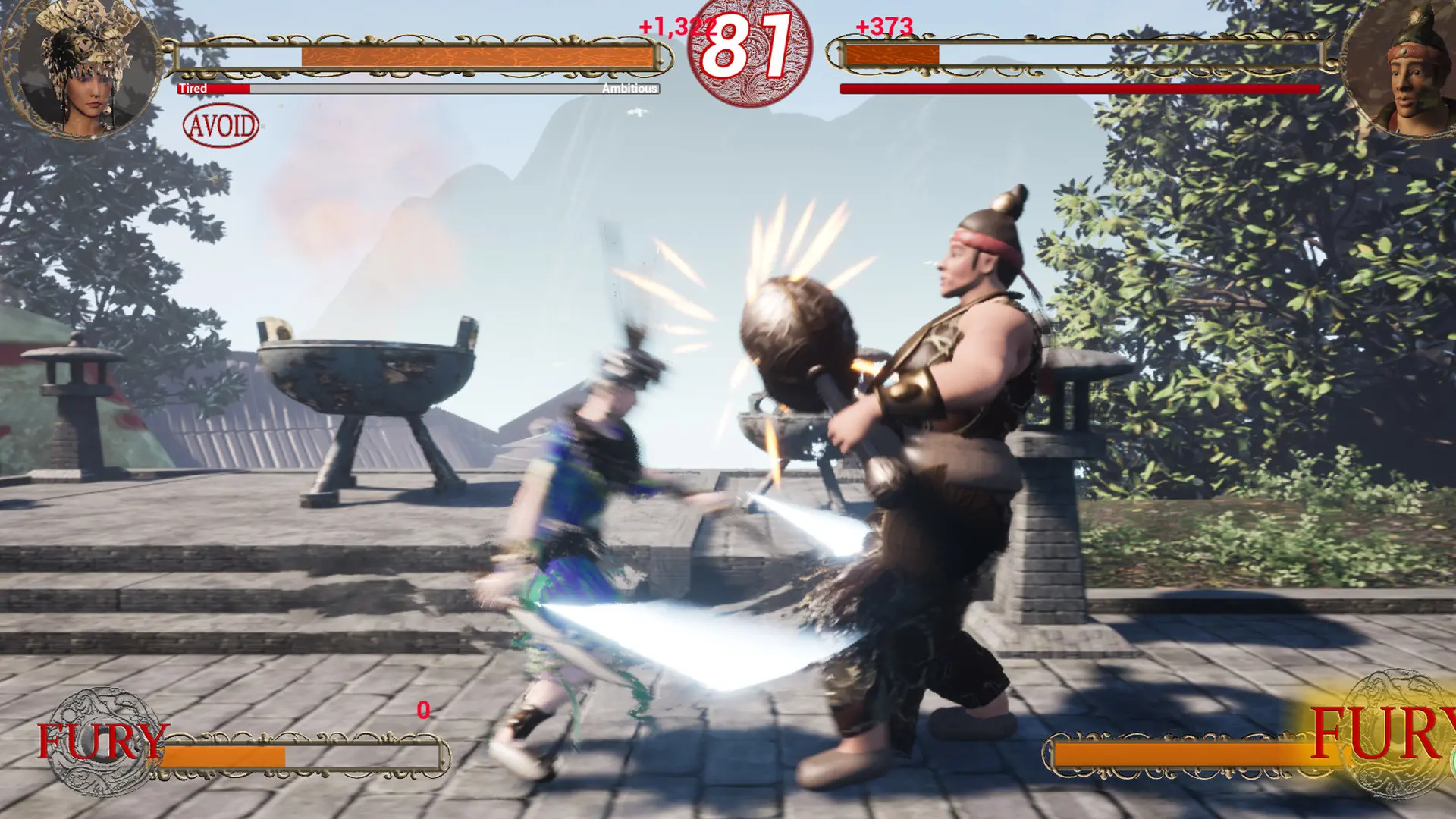Screen dimensions: 1456x819
Task: Activate the red AVOID stamp
Action: 221,125
